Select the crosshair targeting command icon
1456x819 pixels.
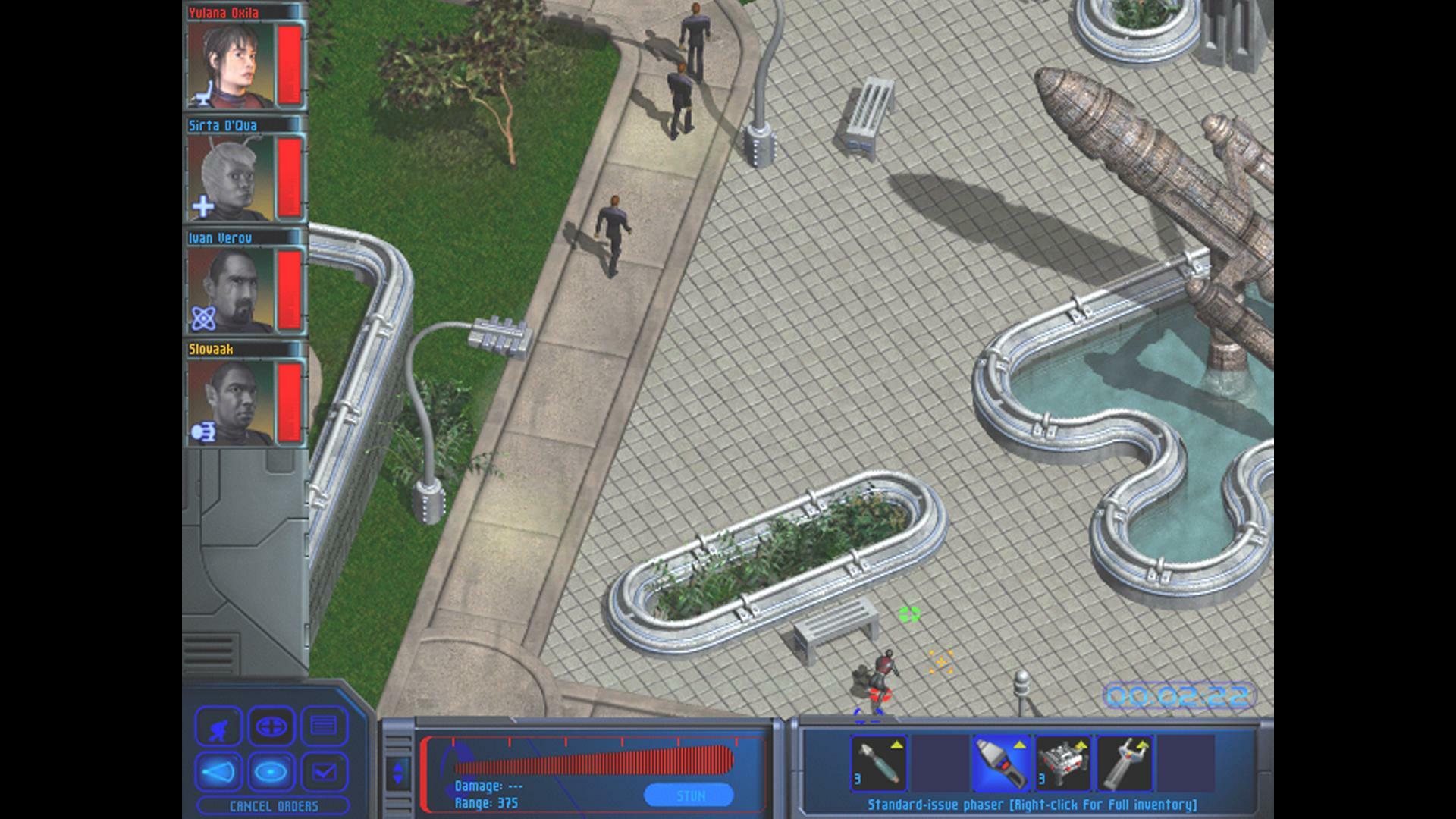272,726
